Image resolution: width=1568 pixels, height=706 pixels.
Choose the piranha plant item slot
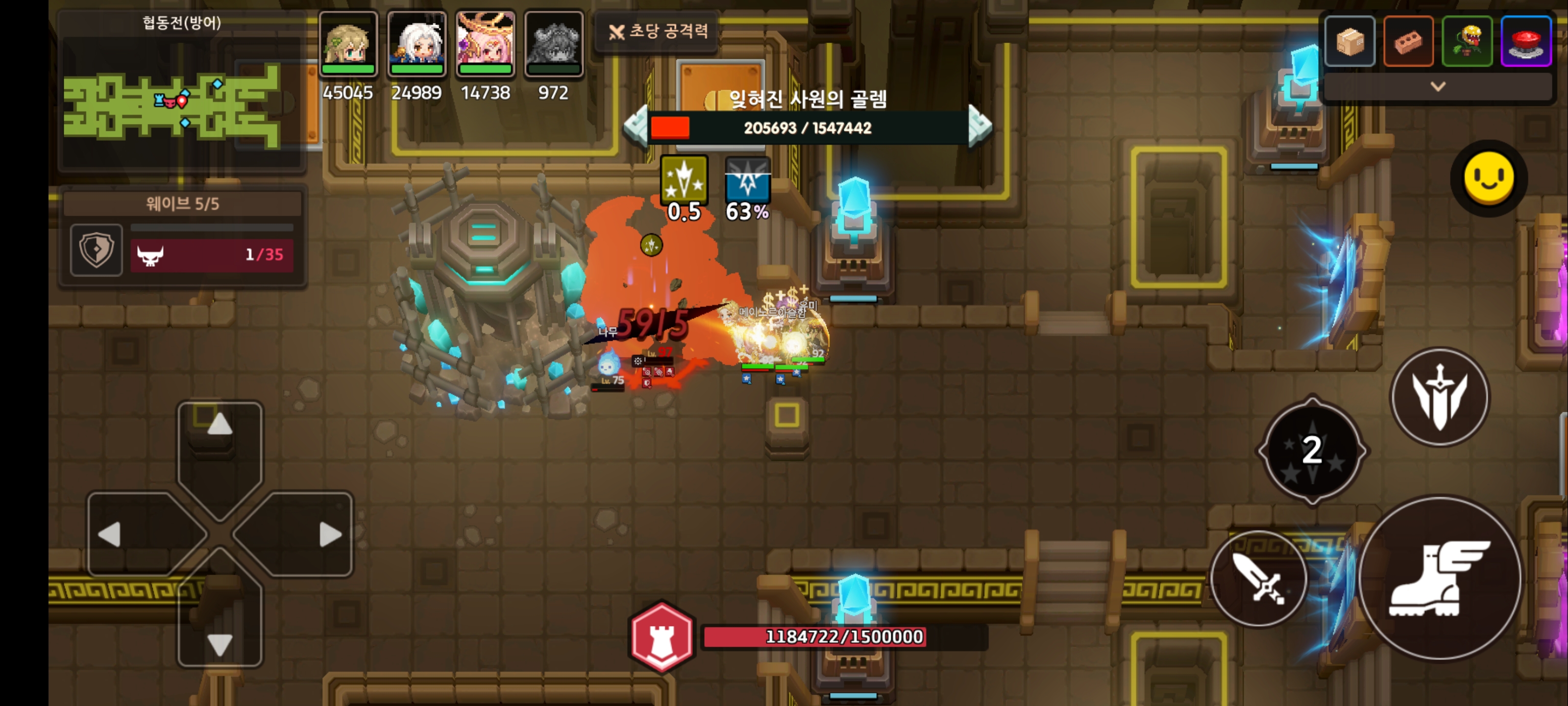[1467, 41]
